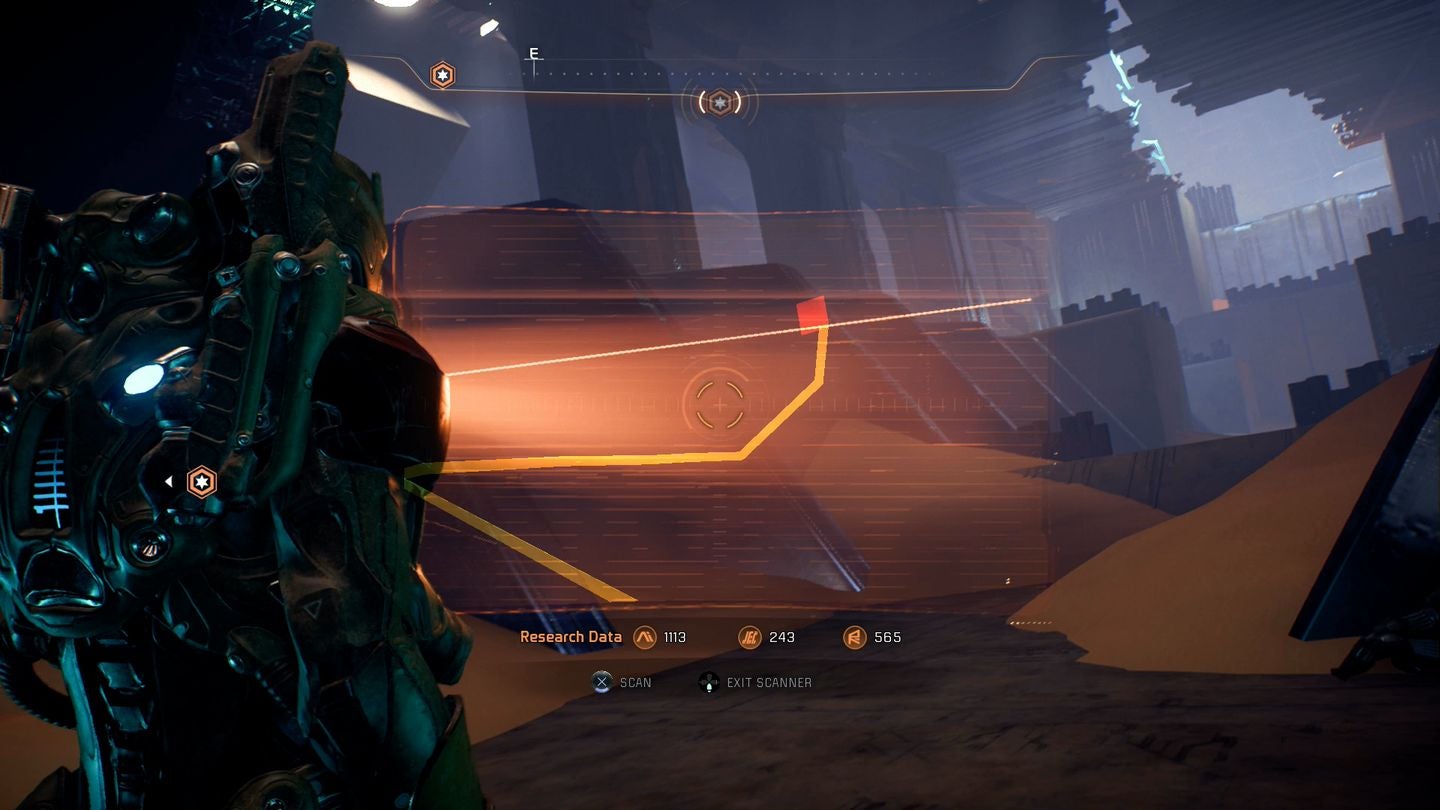Click the Research Data label
1440x810 pixels.
[x=570, y=636]
